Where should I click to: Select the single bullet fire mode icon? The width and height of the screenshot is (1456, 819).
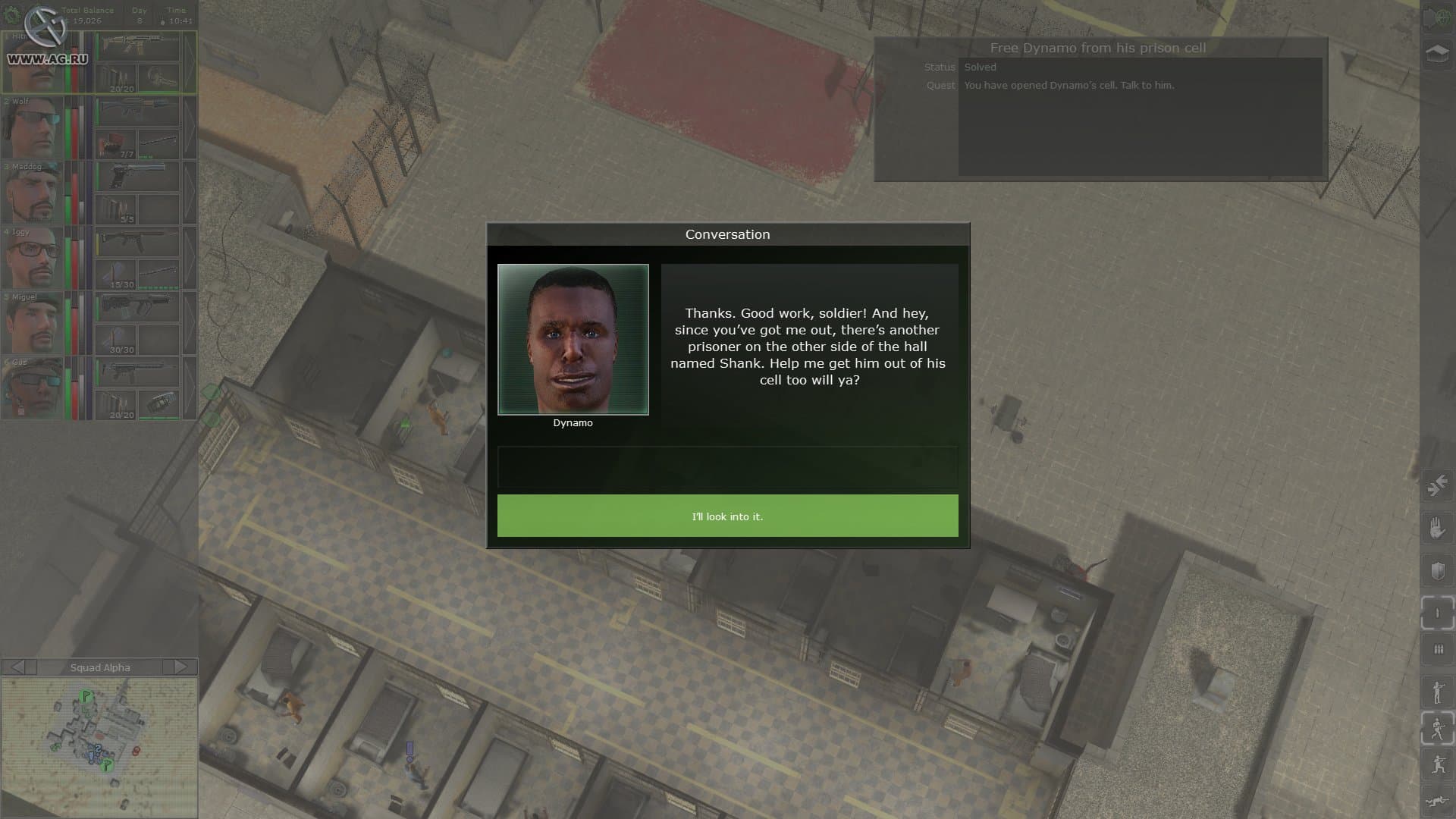pos(1436,610)
